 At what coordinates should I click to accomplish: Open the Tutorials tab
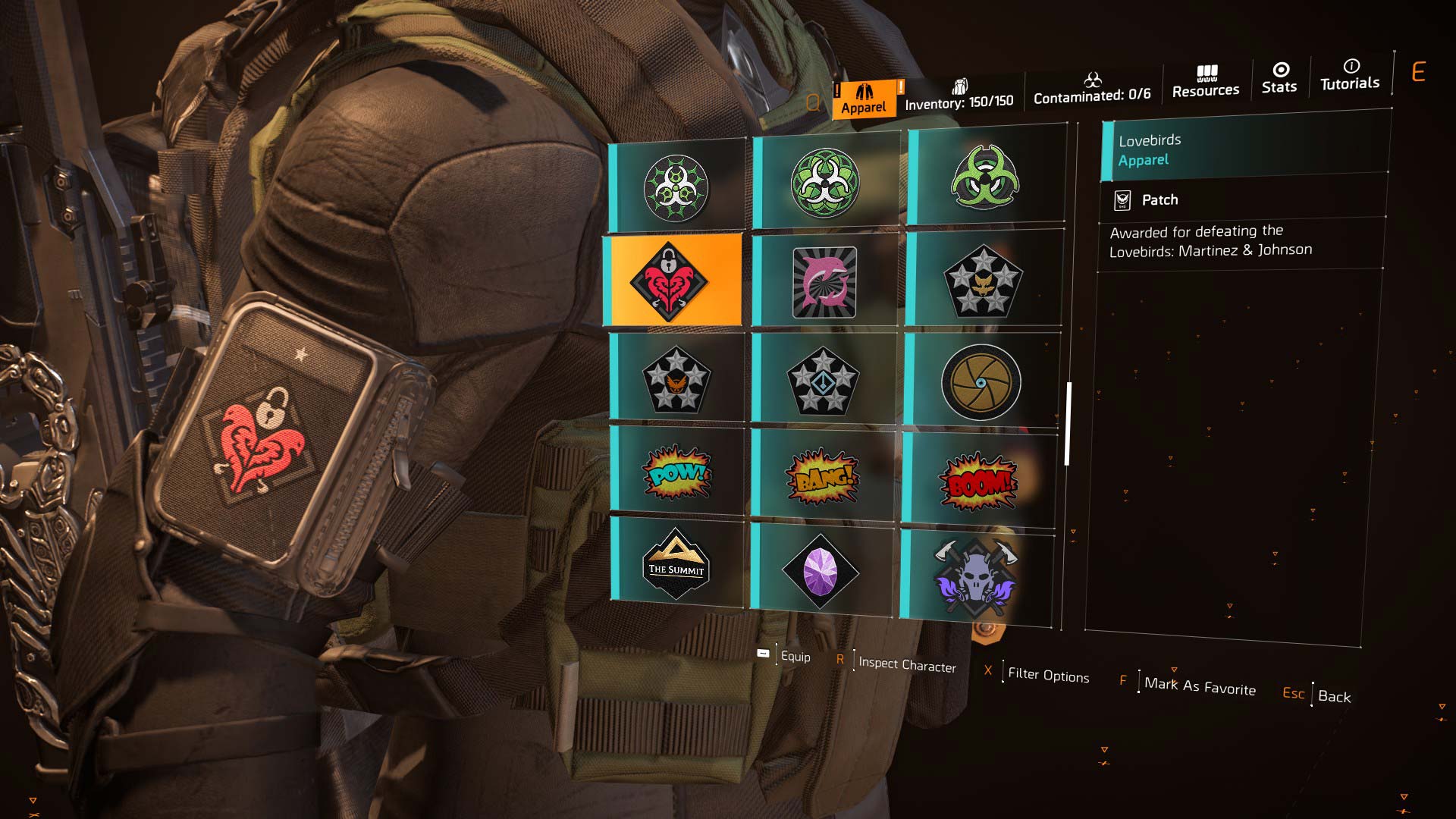1350,75
